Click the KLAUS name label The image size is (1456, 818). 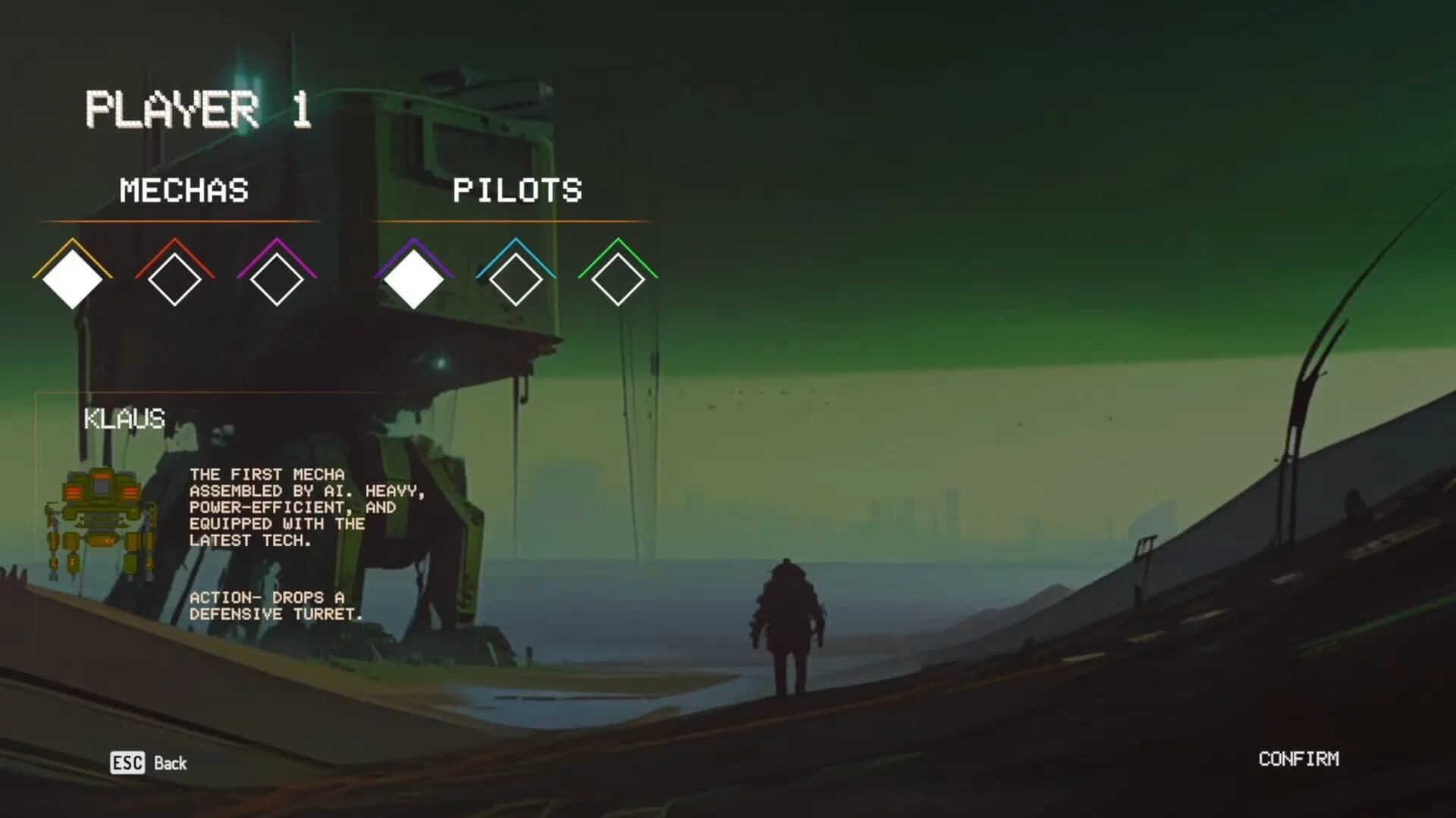pos(124,419)
